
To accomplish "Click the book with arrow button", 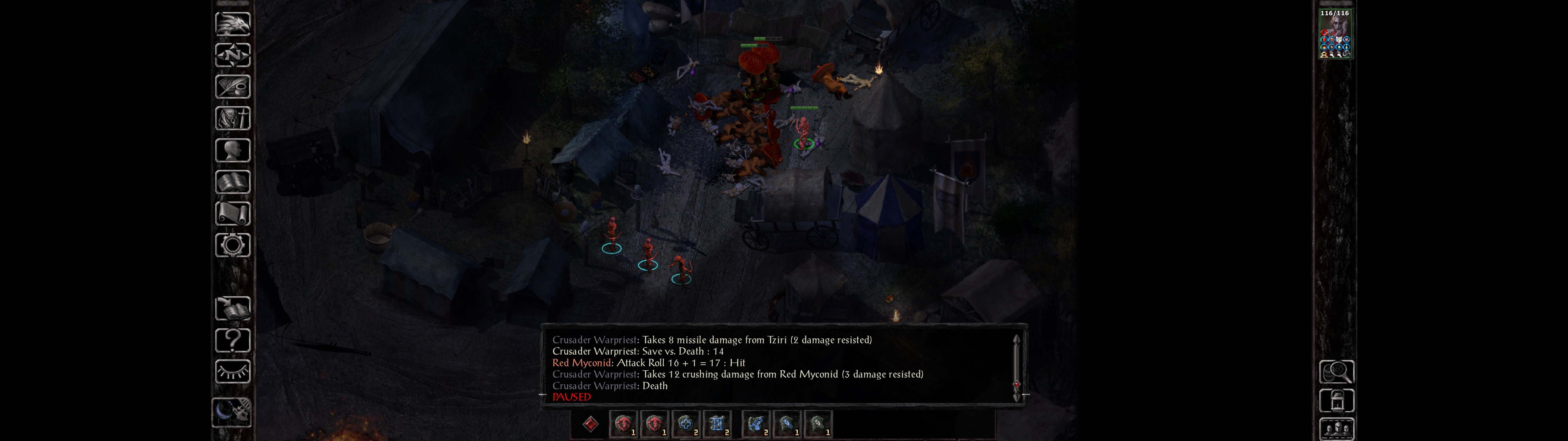I will pyautogui.click(x=232, y=308).
